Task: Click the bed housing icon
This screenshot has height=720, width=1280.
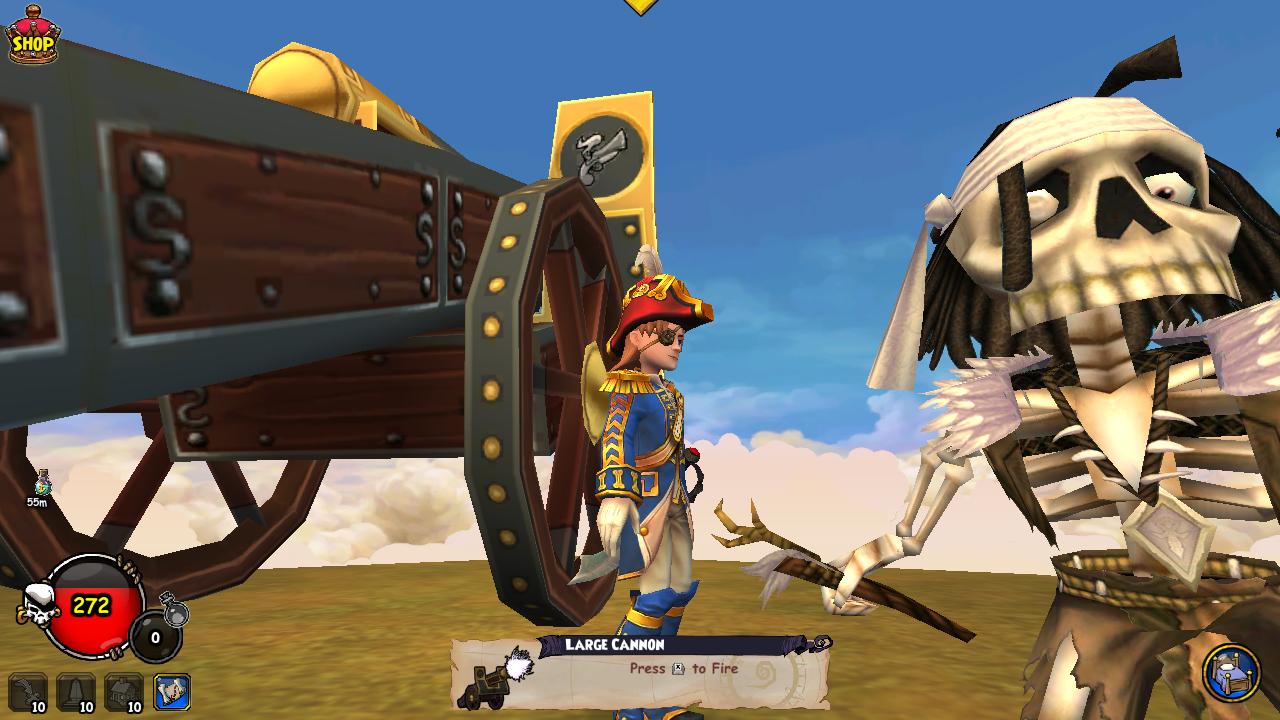Action: [x=1230, y=672]
